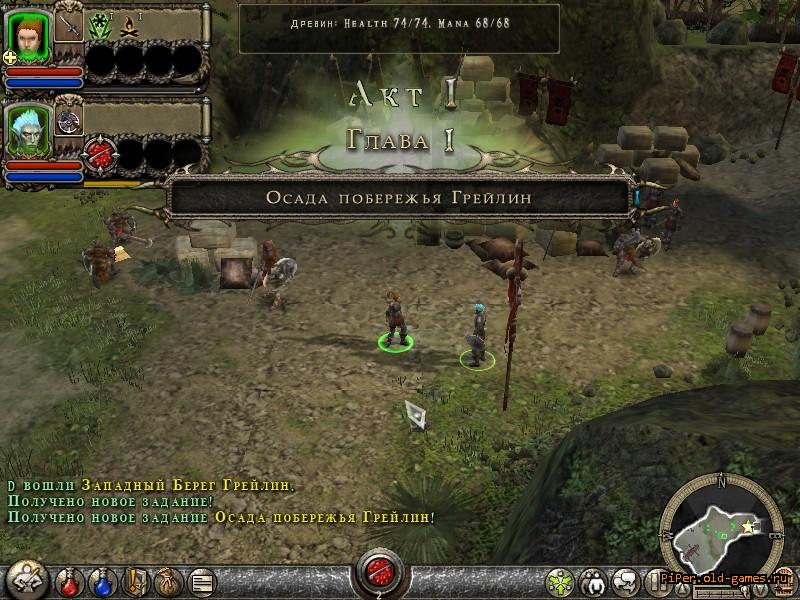Open the inventory bag icon

167,580
